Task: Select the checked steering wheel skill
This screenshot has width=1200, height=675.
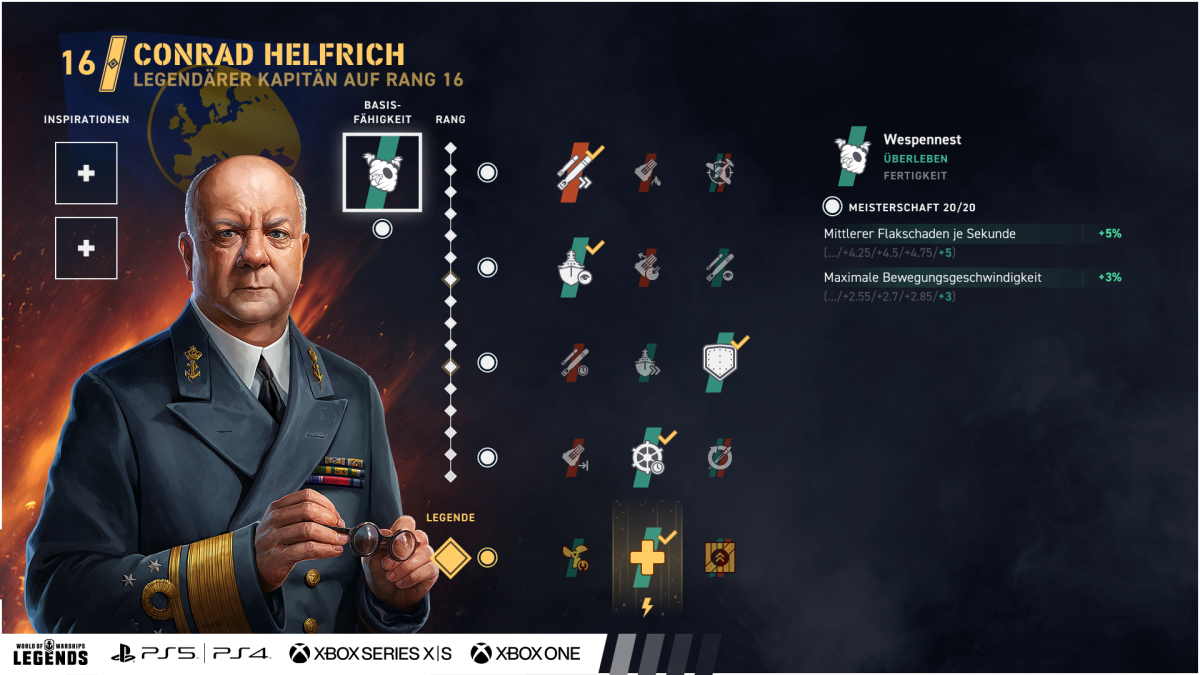Action: pos(648,457)
